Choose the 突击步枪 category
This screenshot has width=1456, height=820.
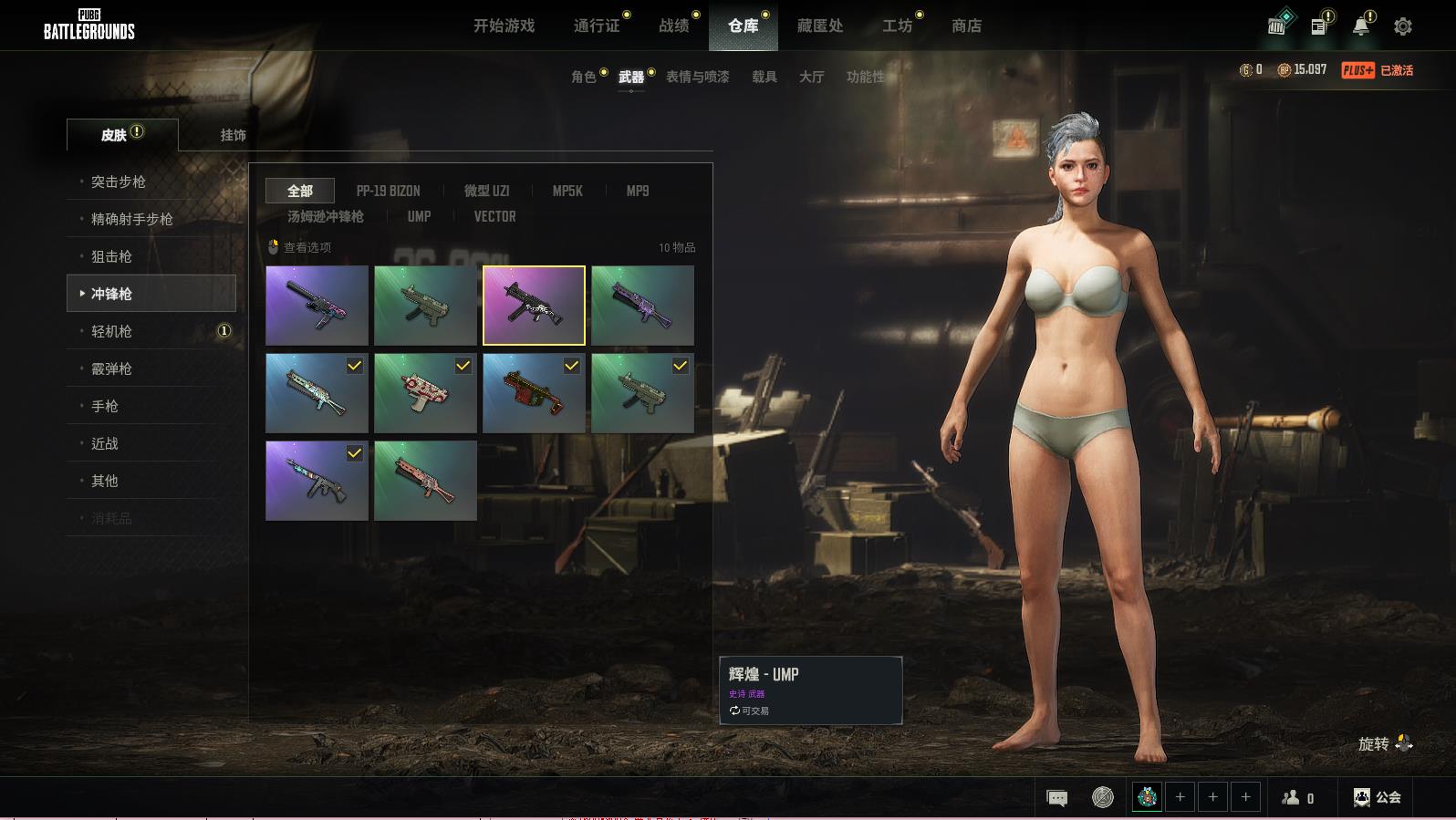tap(119, 182)
